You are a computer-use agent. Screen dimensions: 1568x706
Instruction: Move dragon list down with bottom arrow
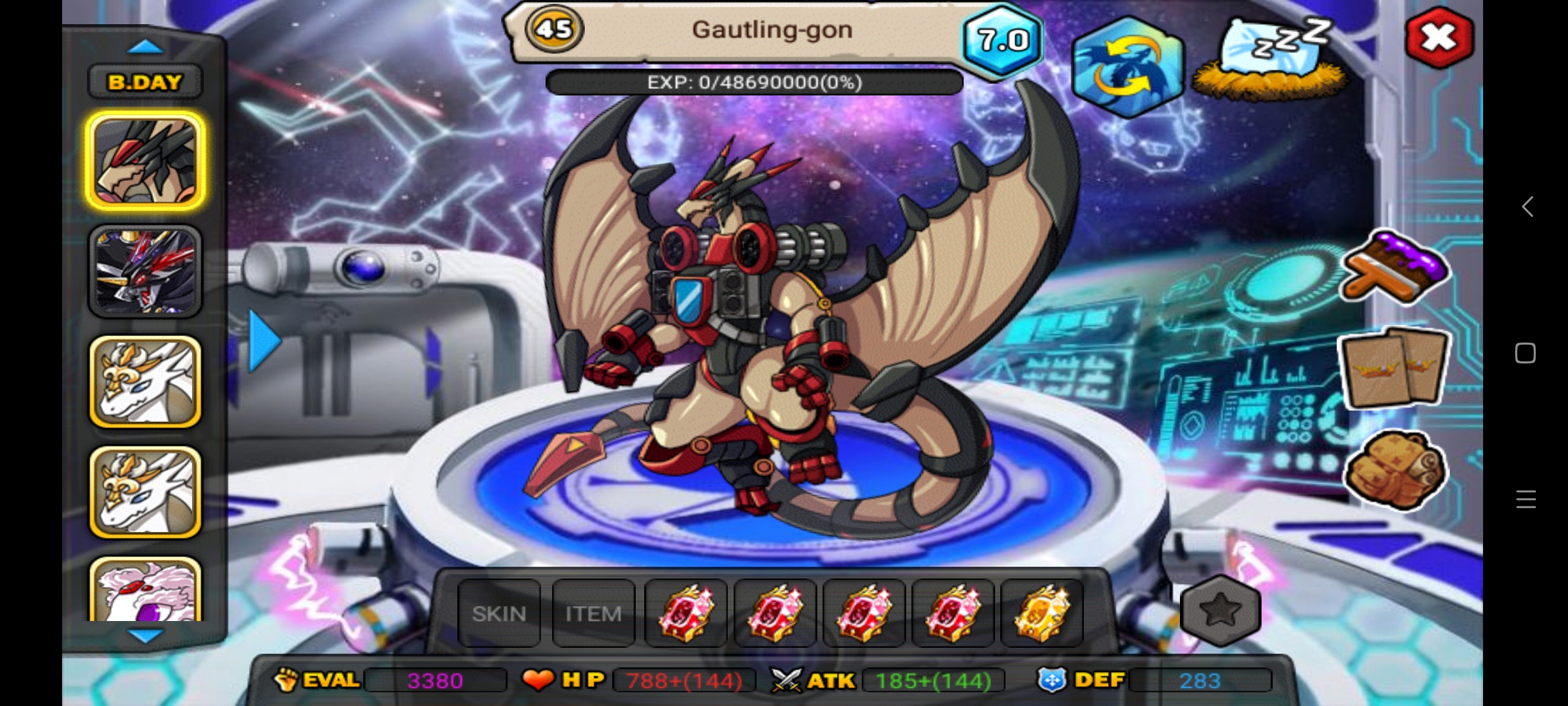click(x=145, y=635)
